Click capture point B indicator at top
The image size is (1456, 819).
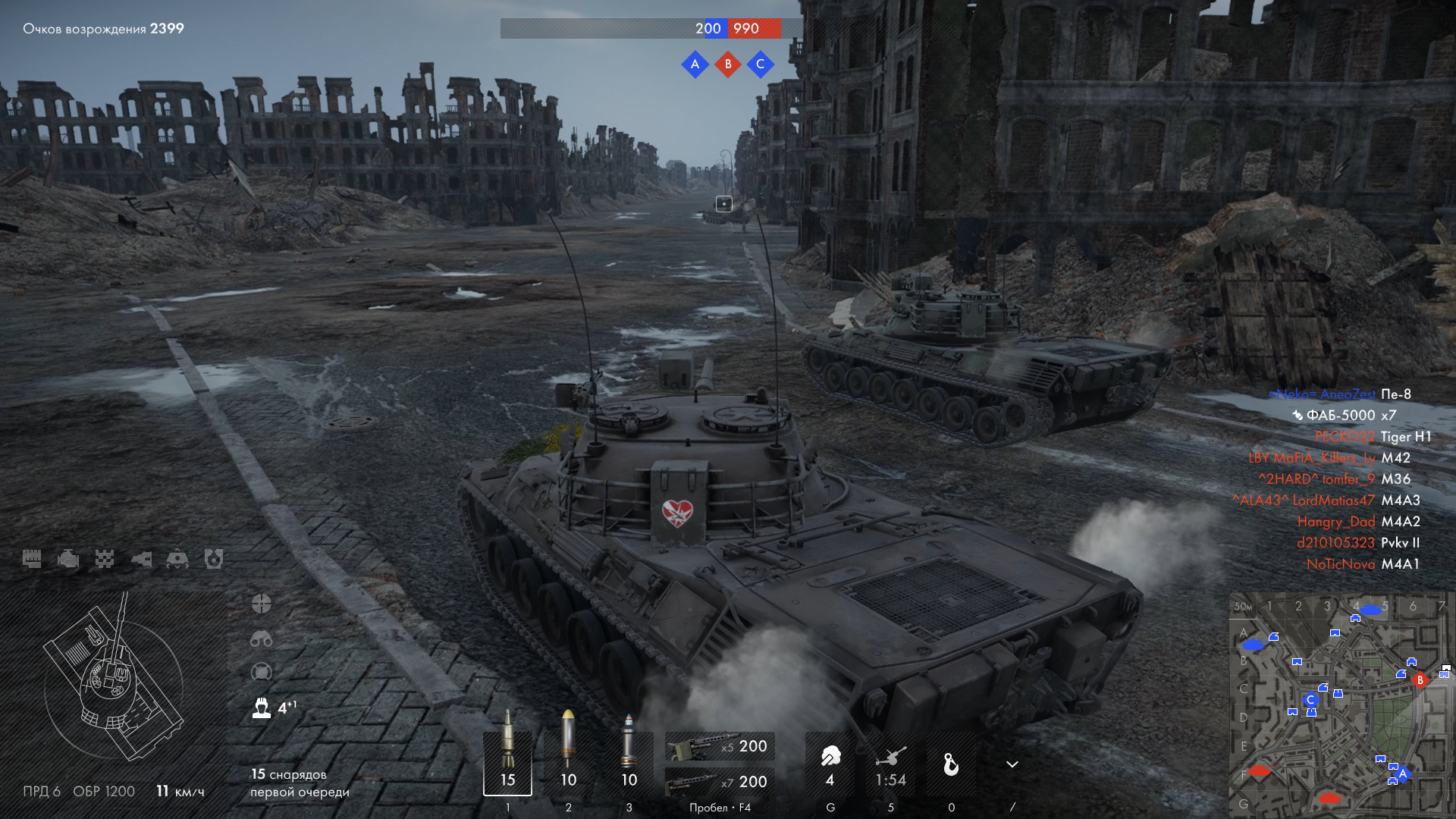pyautogui.click(x=728, y=64)
